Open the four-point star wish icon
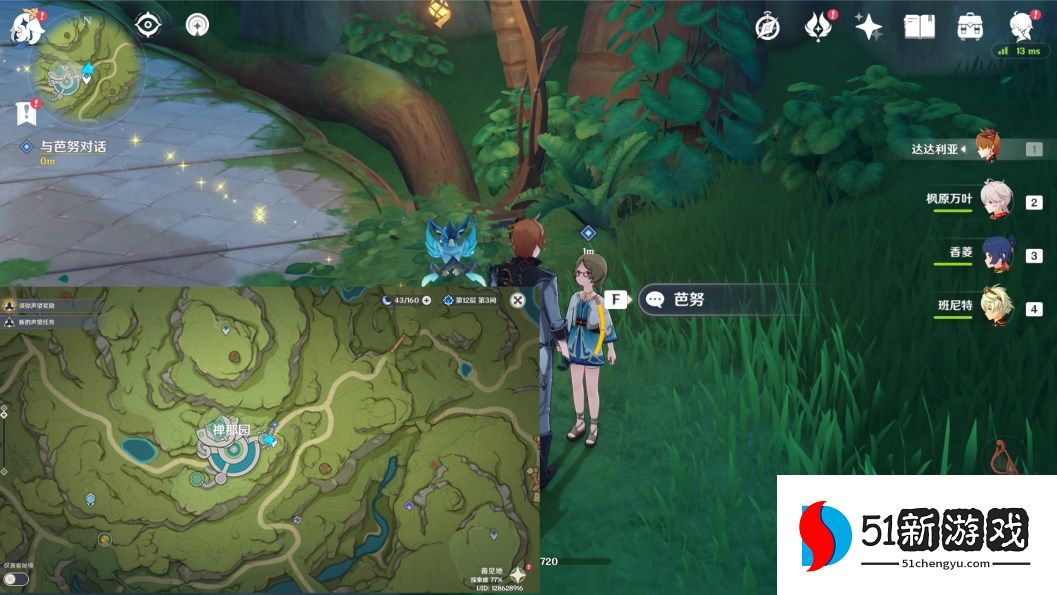1057x595 pixels. click(x=868, y=27)
